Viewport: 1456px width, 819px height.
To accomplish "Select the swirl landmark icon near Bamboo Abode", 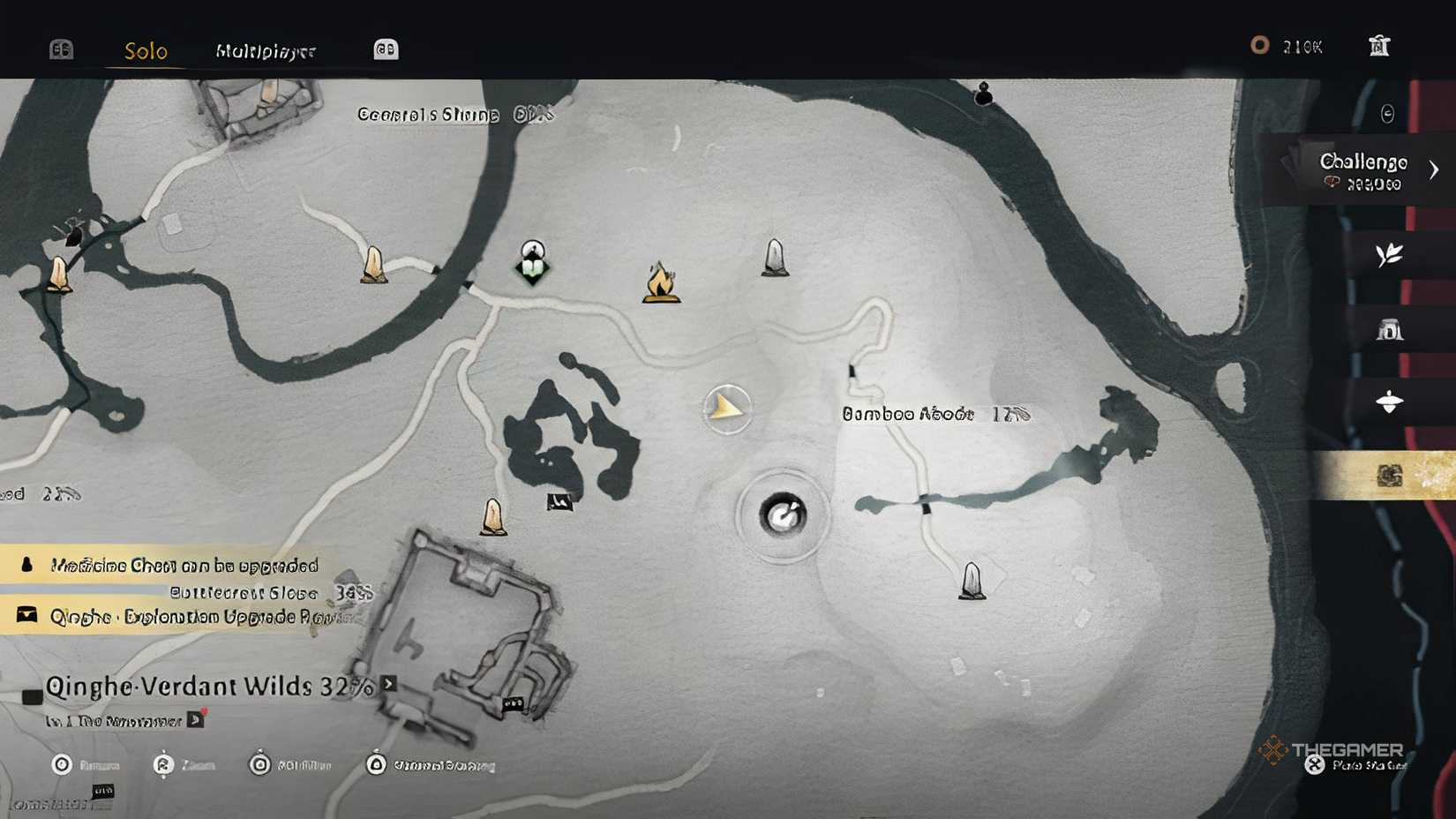I will point(785,512).
